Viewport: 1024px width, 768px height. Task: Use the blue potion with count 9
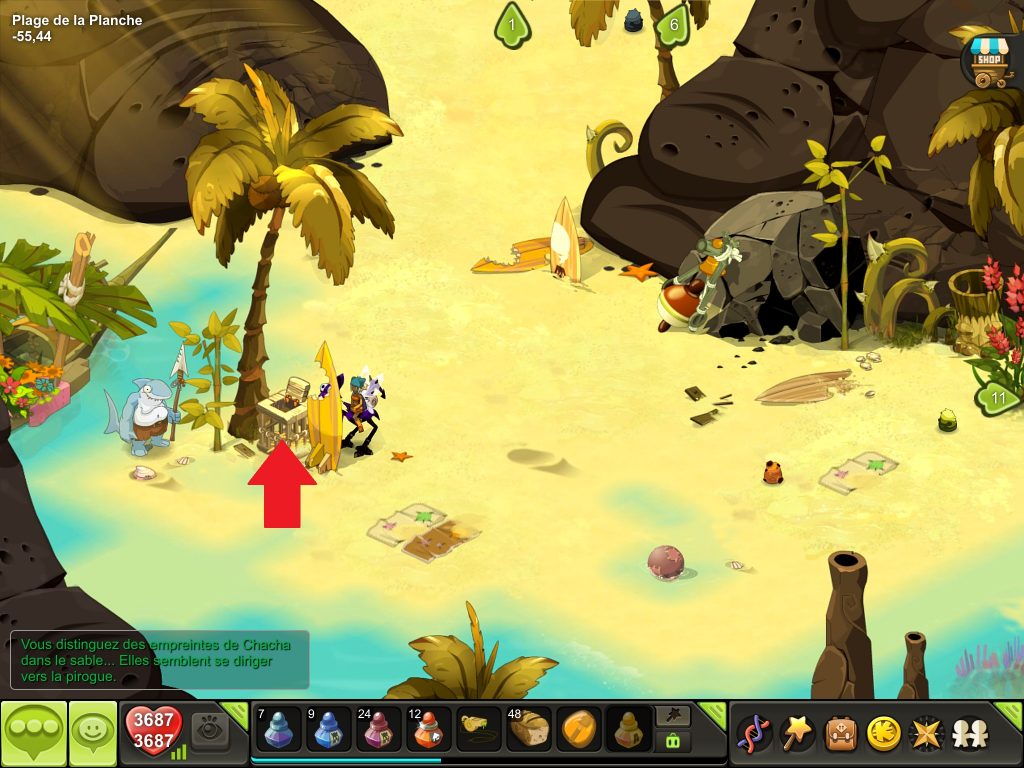pos(328,729)
